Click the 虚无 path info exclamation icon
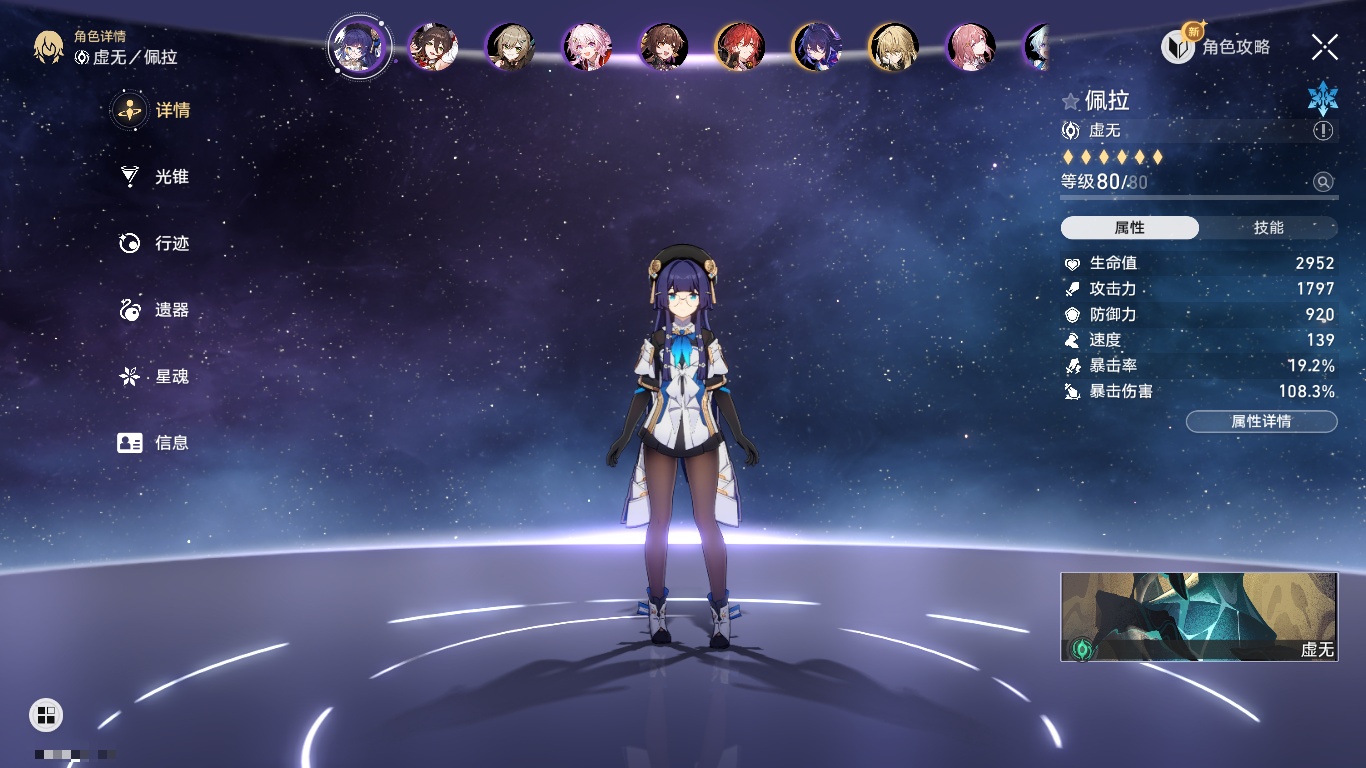This screenshot has height=768, width=1366. [1323, 131]
